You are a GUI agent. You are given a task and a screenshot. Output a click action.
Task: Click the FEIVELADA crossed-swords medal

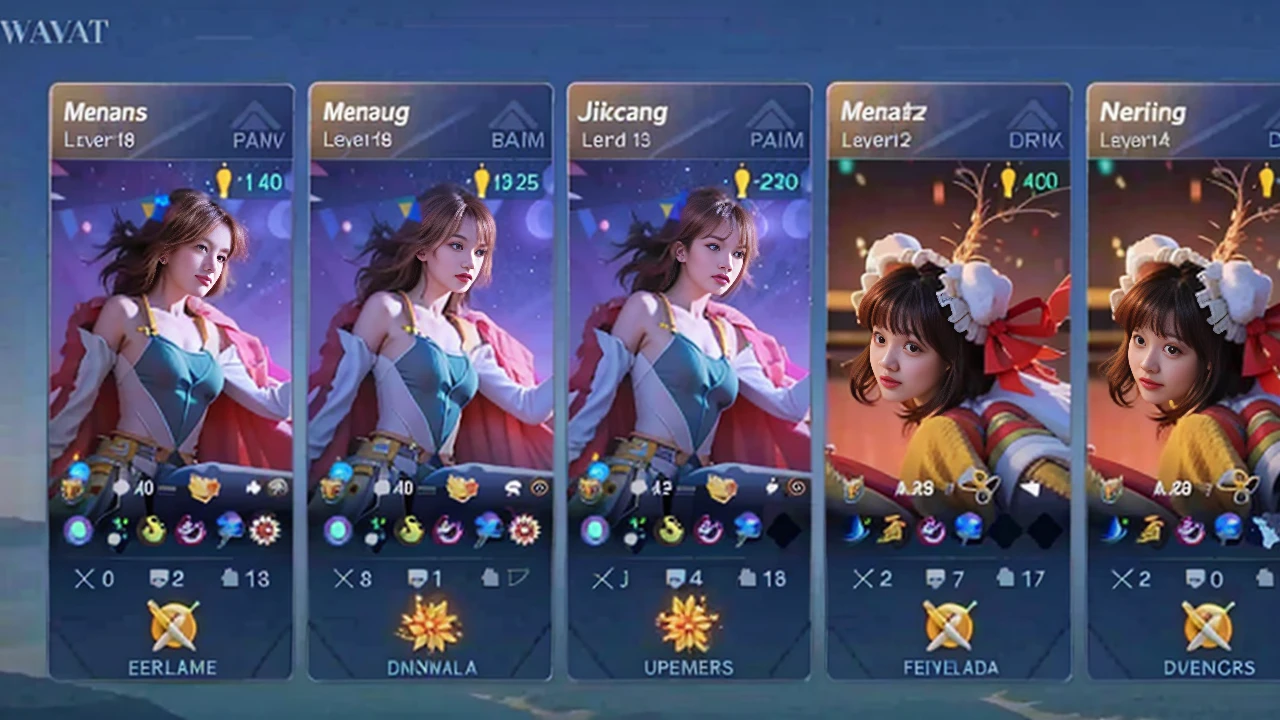[x=948, y=626]
